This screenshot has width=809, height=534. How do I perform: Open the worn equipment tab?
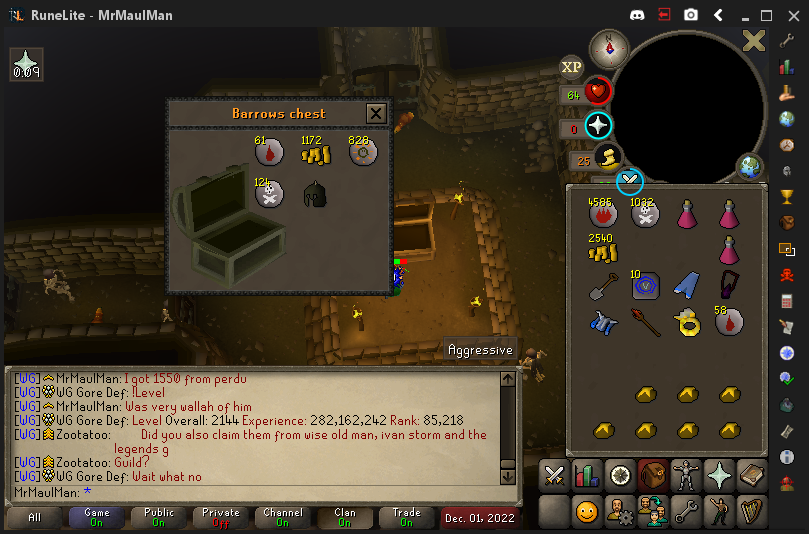pos(686,475)
